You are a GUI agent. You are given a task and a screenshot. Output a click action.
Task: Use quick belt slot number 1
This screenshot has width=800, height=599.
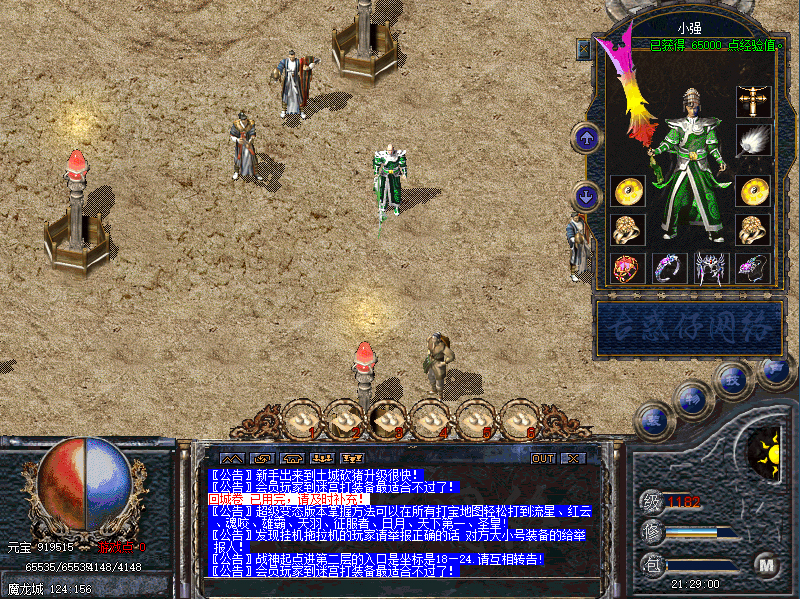tap(301, 420)
